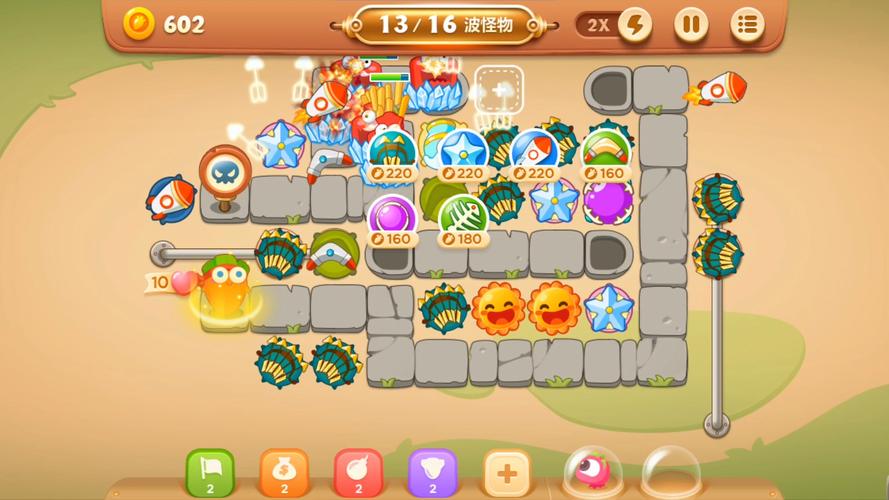Build the purple ball tower costing 160

392,220
